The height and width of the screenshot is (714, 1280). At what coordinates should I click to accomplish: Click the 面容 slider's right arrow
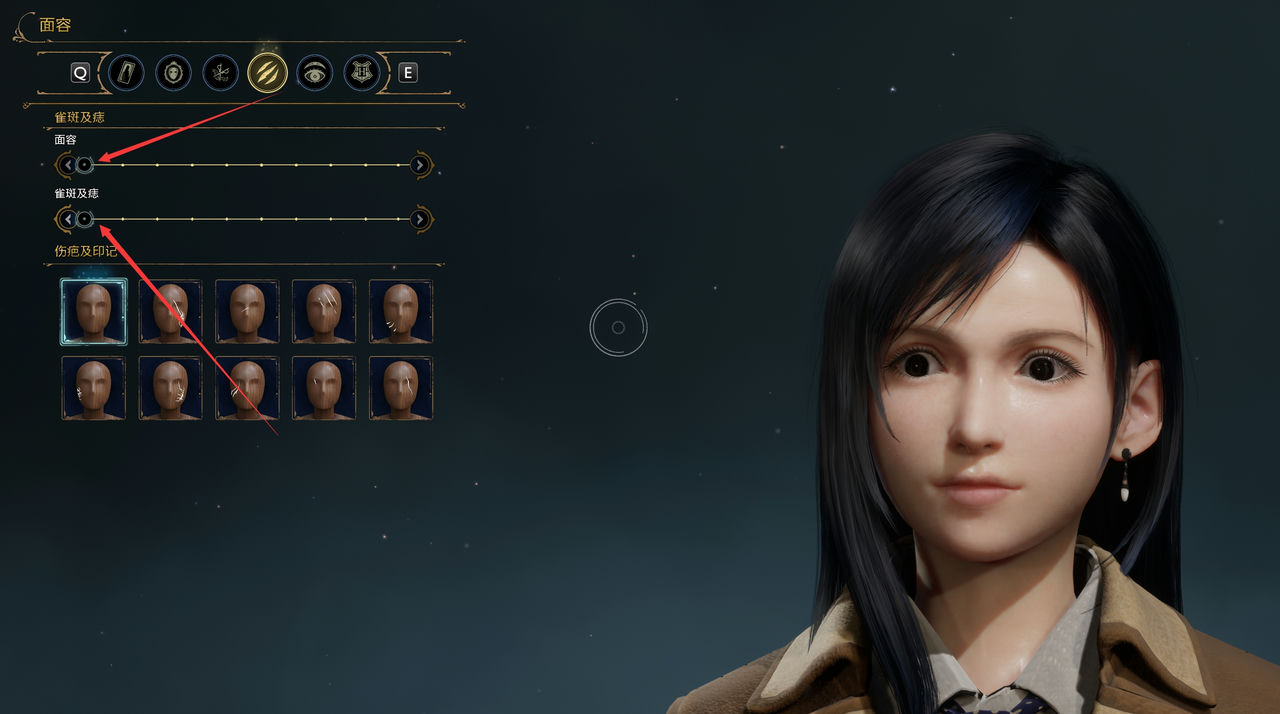(x=421, y=165)
